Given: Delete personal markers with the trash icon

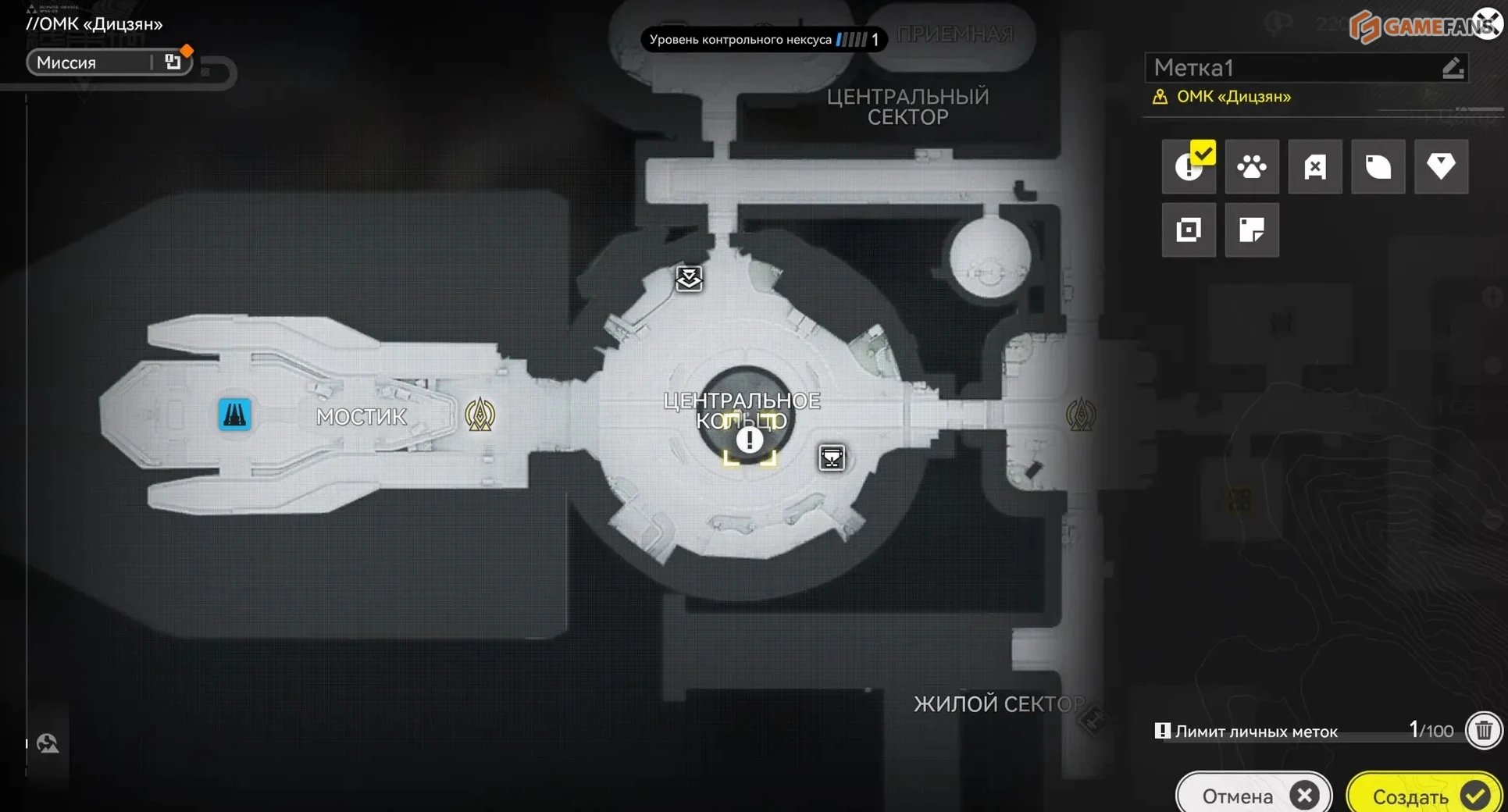Looking at the screenshot, I should (x=1484, y=731).
